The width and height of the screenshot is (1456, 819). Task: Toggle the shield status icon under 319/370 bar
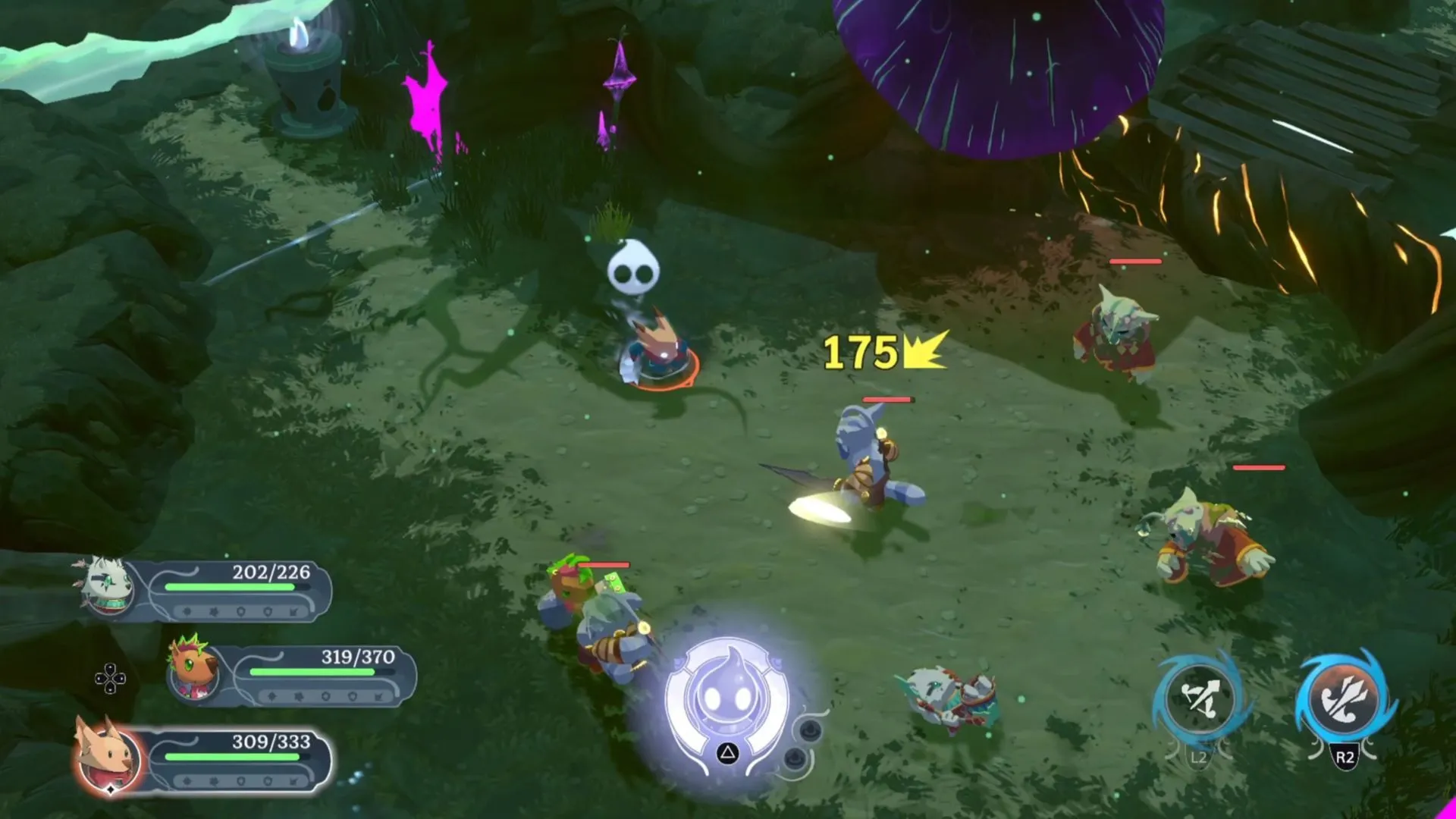point(351,696)
